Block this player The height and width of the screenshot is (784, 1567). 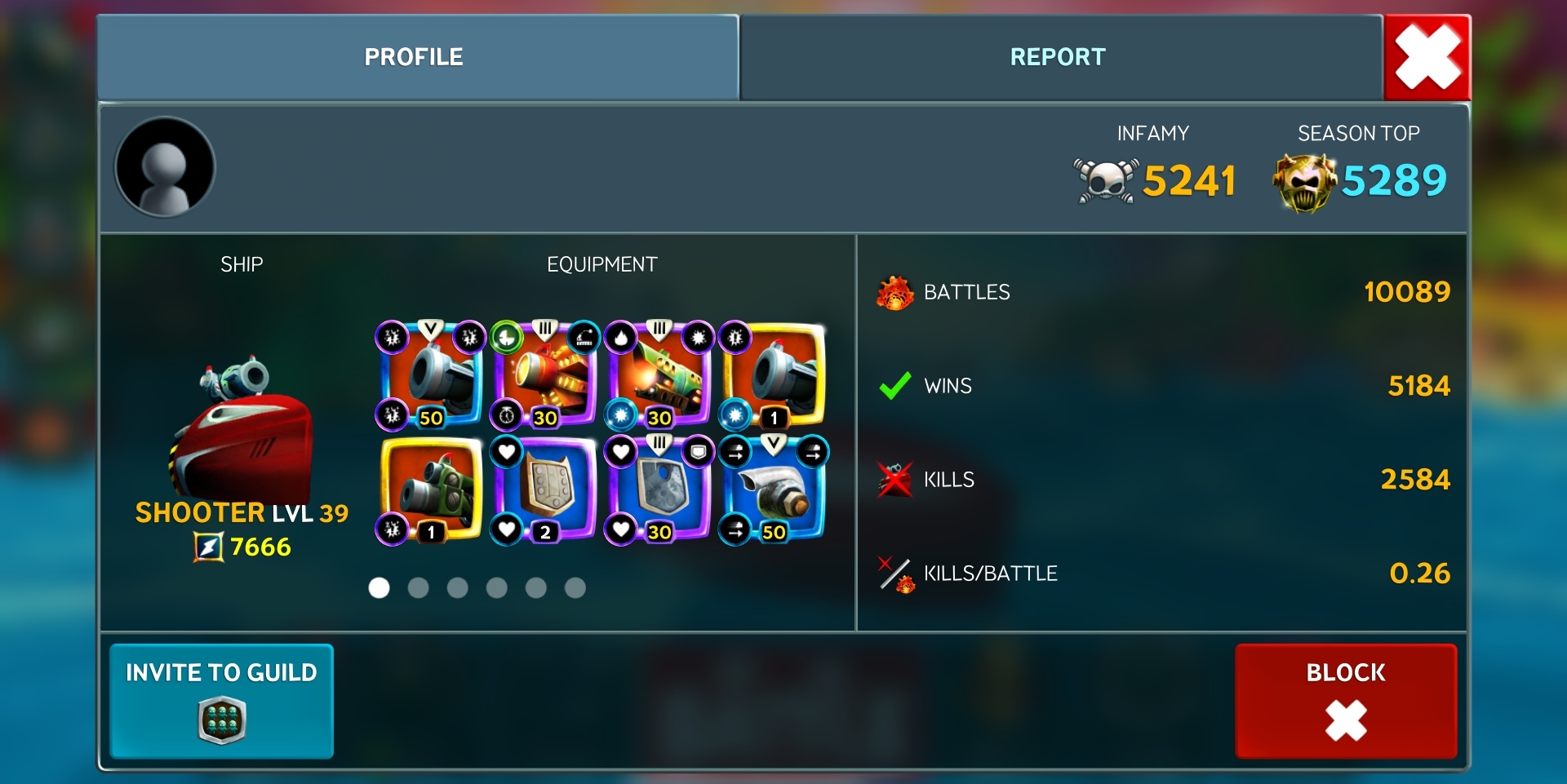point(1346,700)
